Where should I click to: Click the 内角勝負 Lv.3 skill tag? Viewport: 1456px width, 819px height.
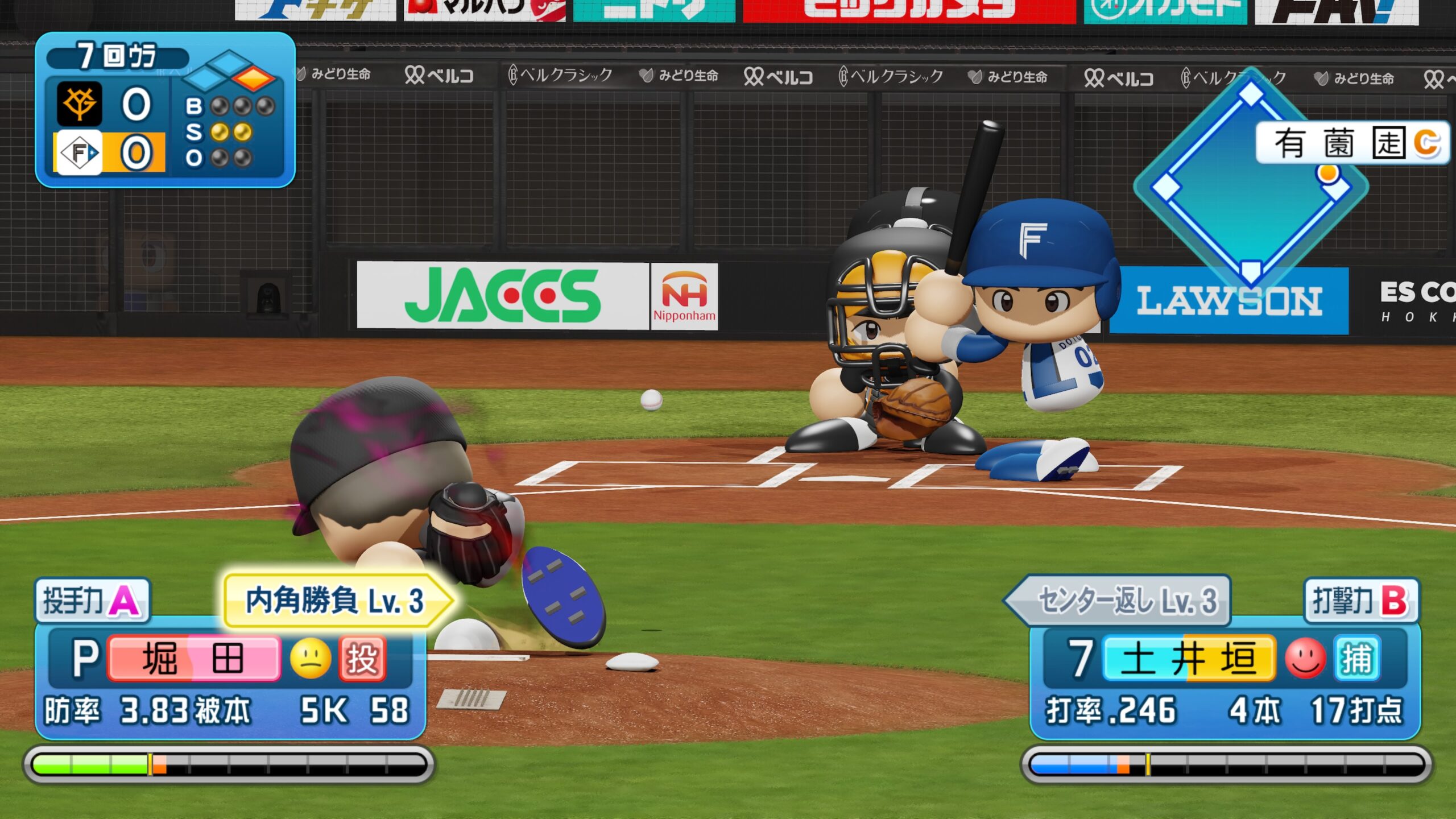(x=336, y=601)
